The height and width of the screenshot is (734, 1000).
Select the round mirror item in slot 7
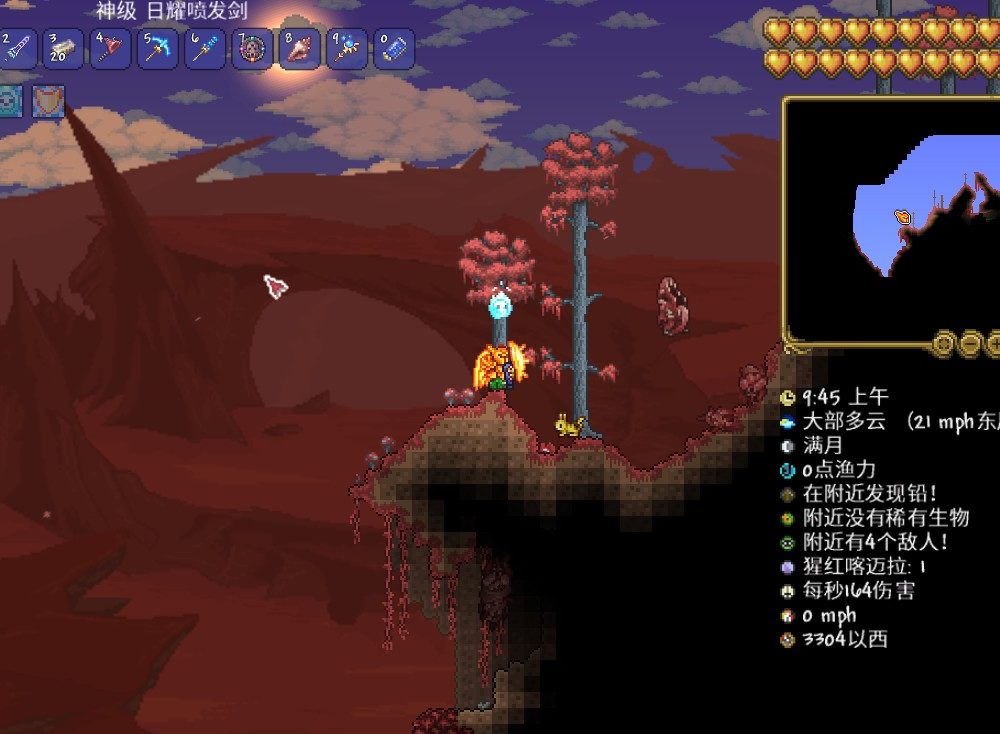252,48
